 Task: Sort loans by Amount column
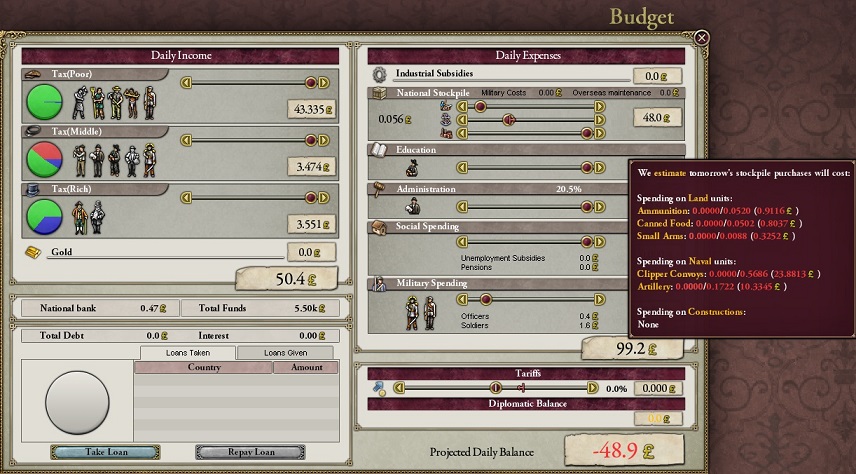(x=306, y=368)
